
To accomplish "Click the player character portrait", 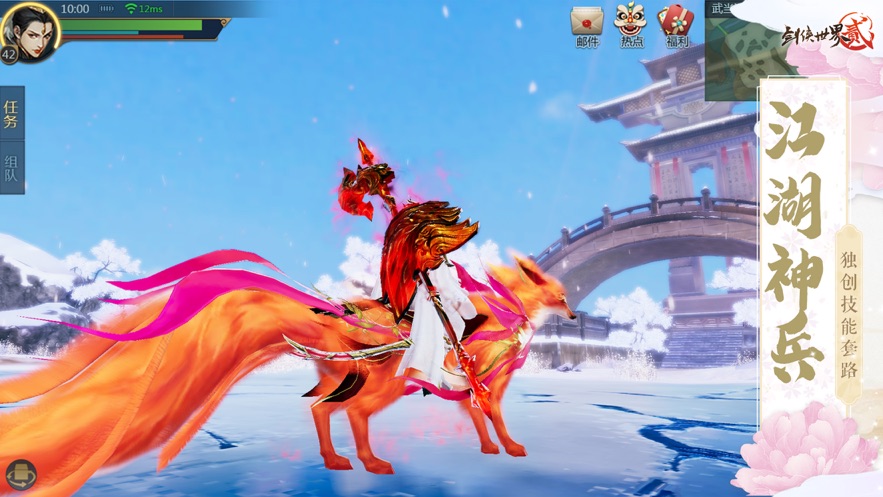I will (x=29, y=29).
